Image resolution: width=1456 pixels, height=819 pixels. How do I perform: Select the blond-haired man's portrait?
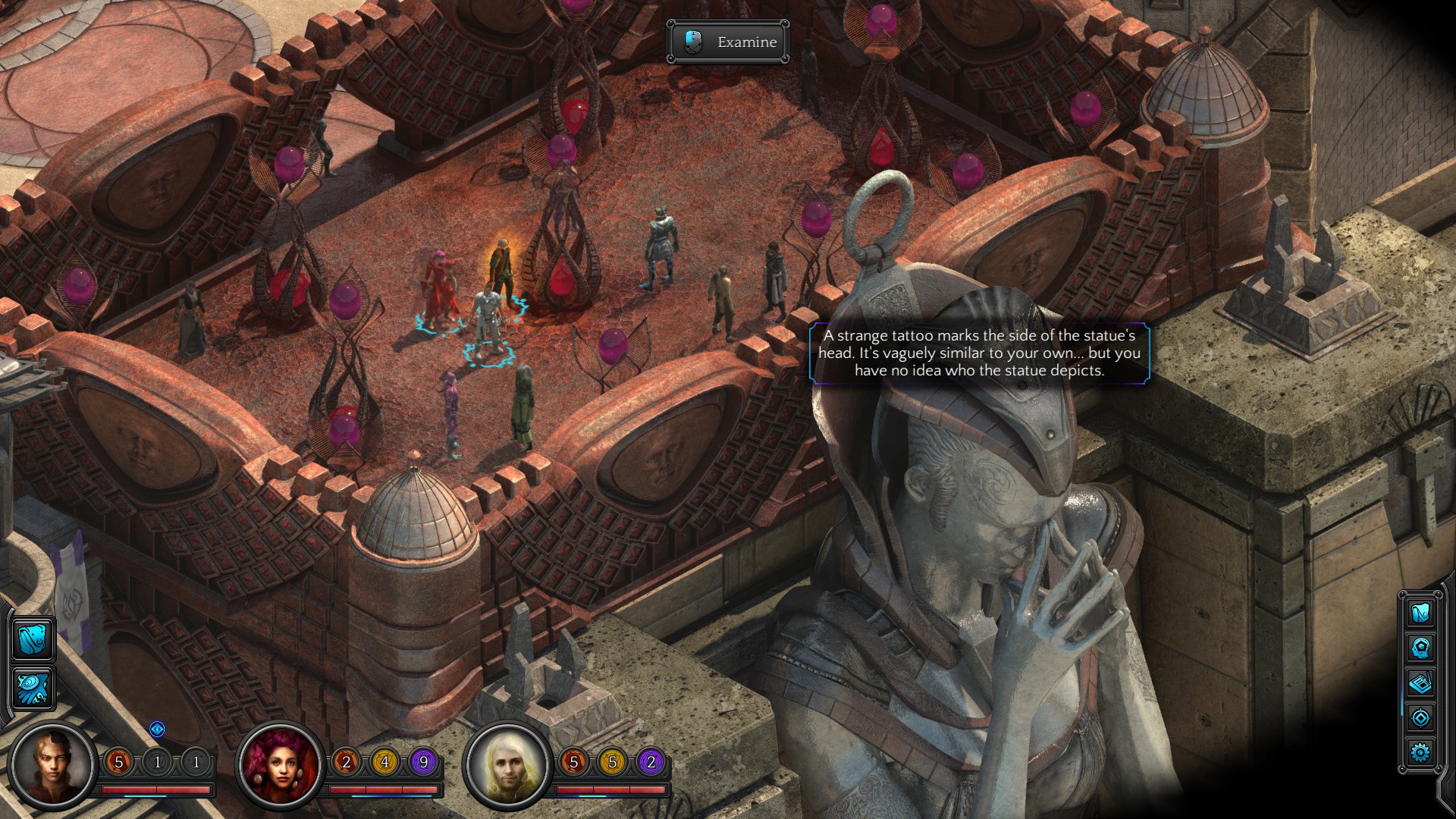[x=507, y=764]
